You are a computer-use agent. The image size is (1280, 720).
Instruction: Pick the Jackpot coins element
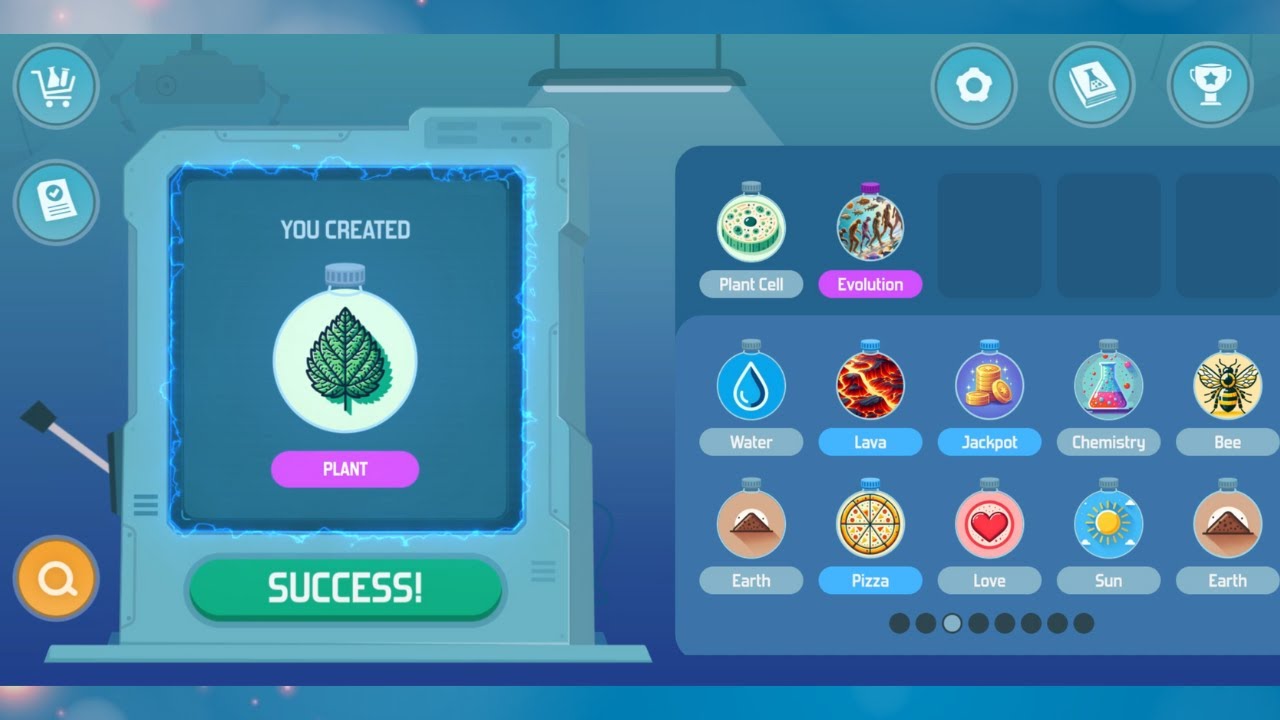(990, 385)
